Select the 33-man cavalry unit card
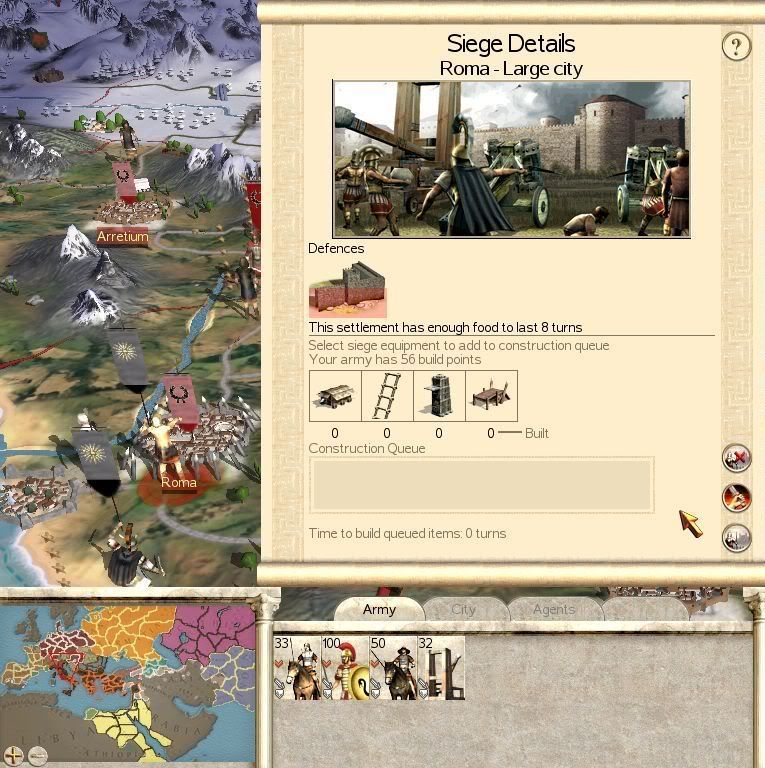 [x=296, y=667]
